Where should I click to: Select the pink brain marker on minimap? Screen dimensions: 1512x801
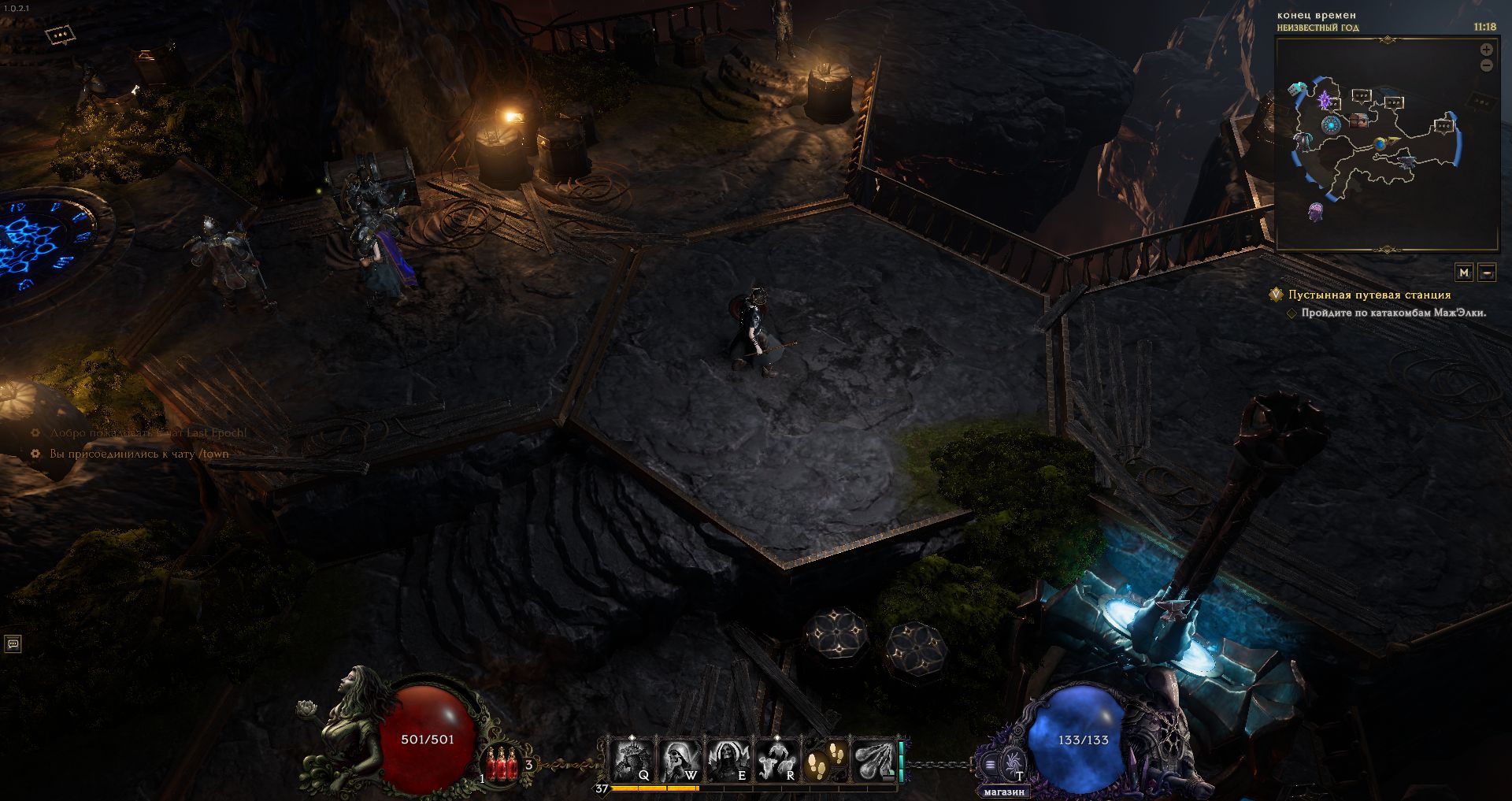[1314, 211]
